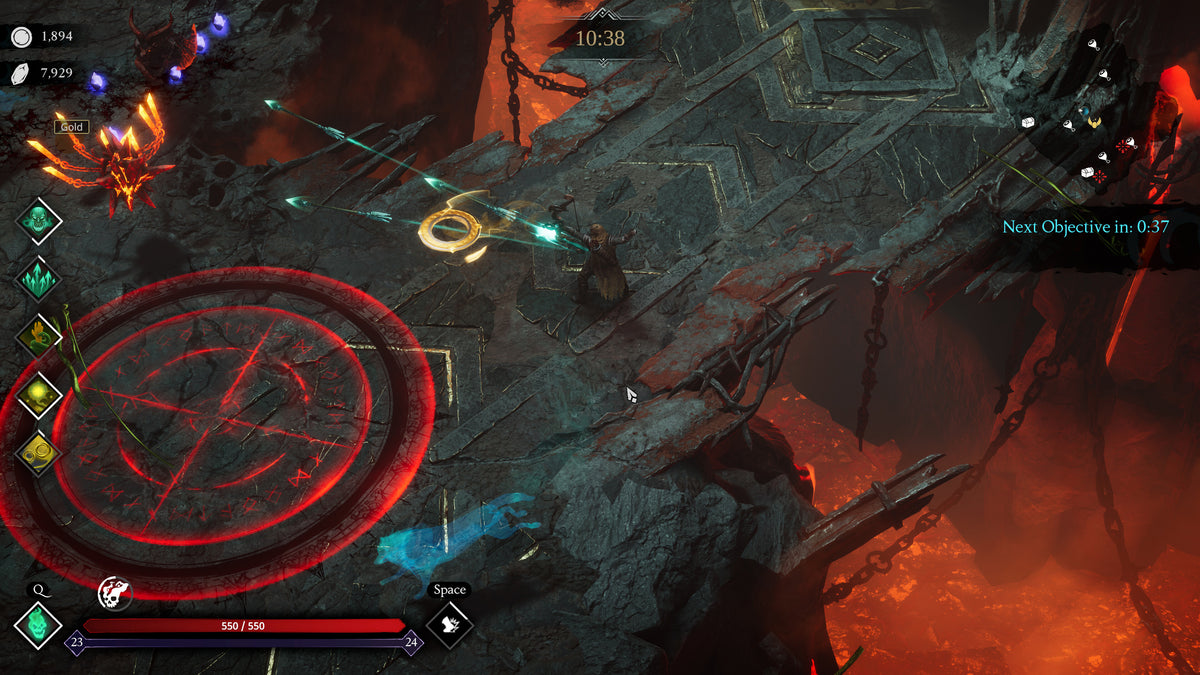
Task: Activate the Space dash ability
Action: (x=449, y=625)
